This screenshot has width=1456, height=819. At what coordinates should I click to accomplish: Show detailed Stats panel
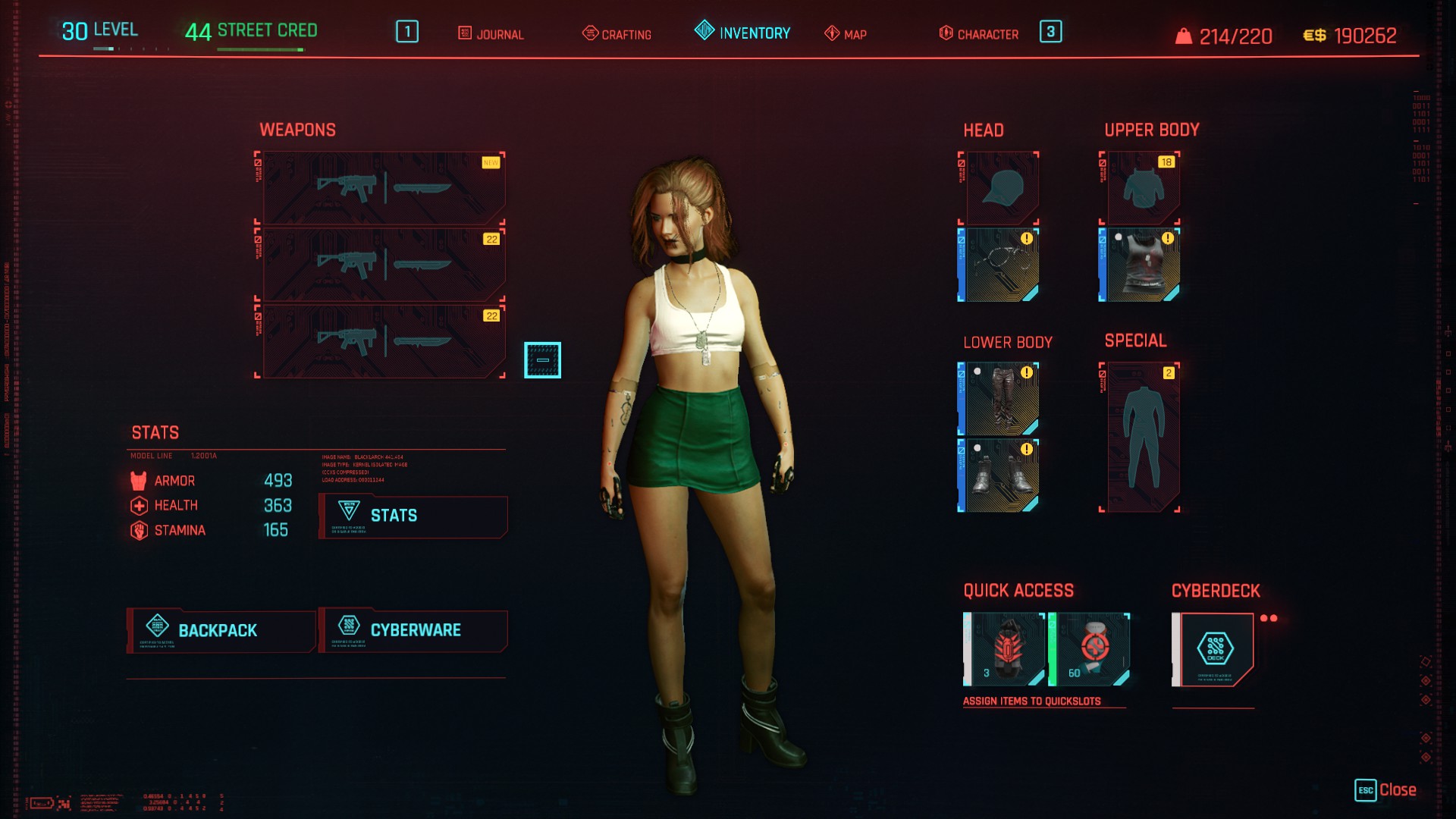pos(413,516)
